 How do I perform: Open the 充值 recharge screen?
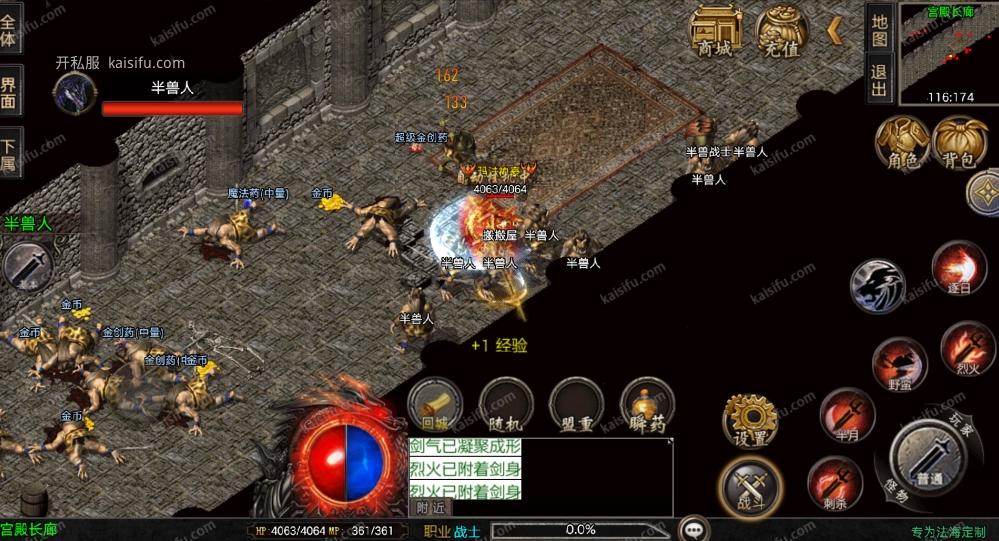point(781,31)
